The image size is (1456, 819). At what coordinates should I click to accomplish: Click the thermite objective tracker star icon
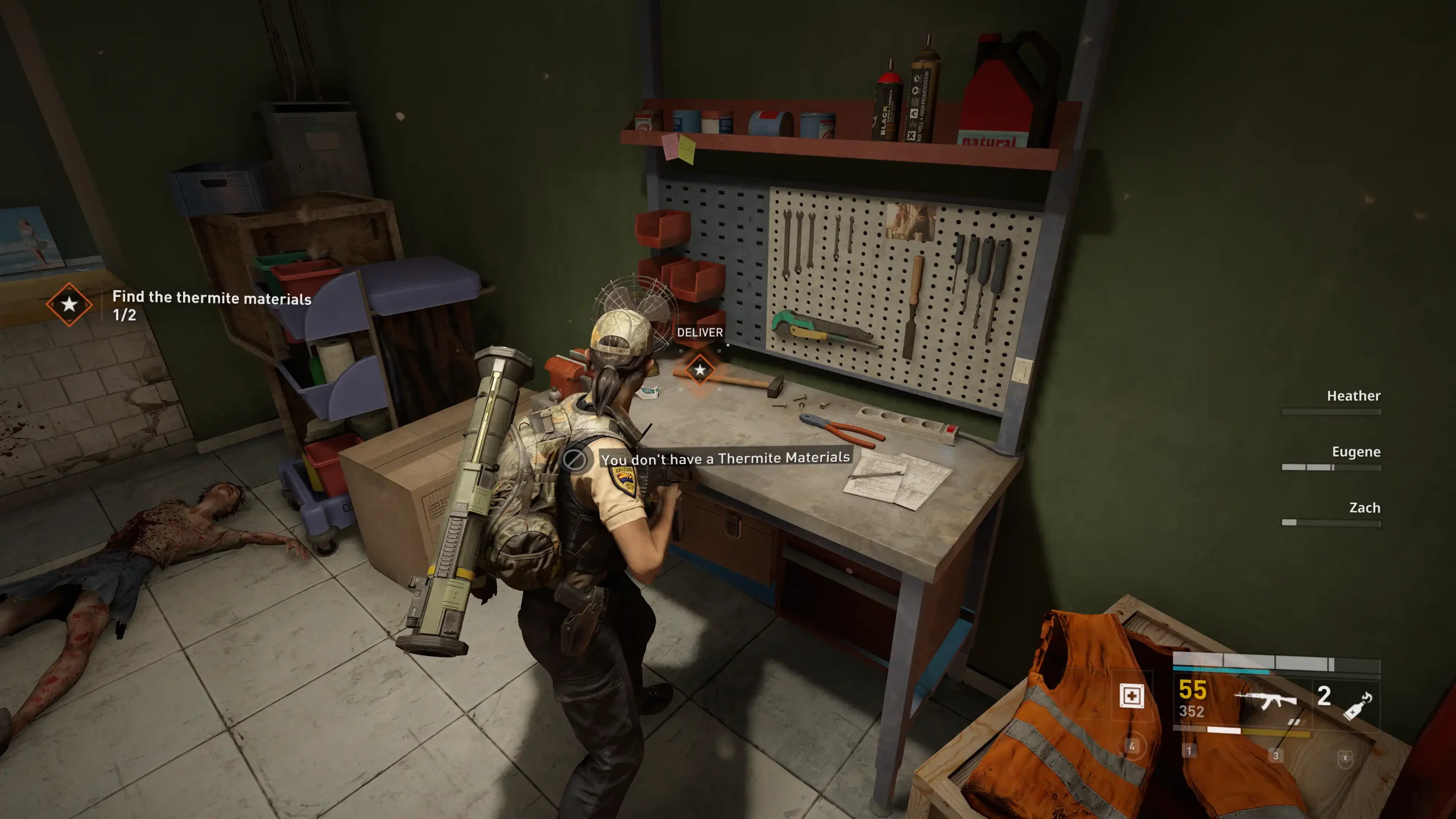tap(69, 304)
